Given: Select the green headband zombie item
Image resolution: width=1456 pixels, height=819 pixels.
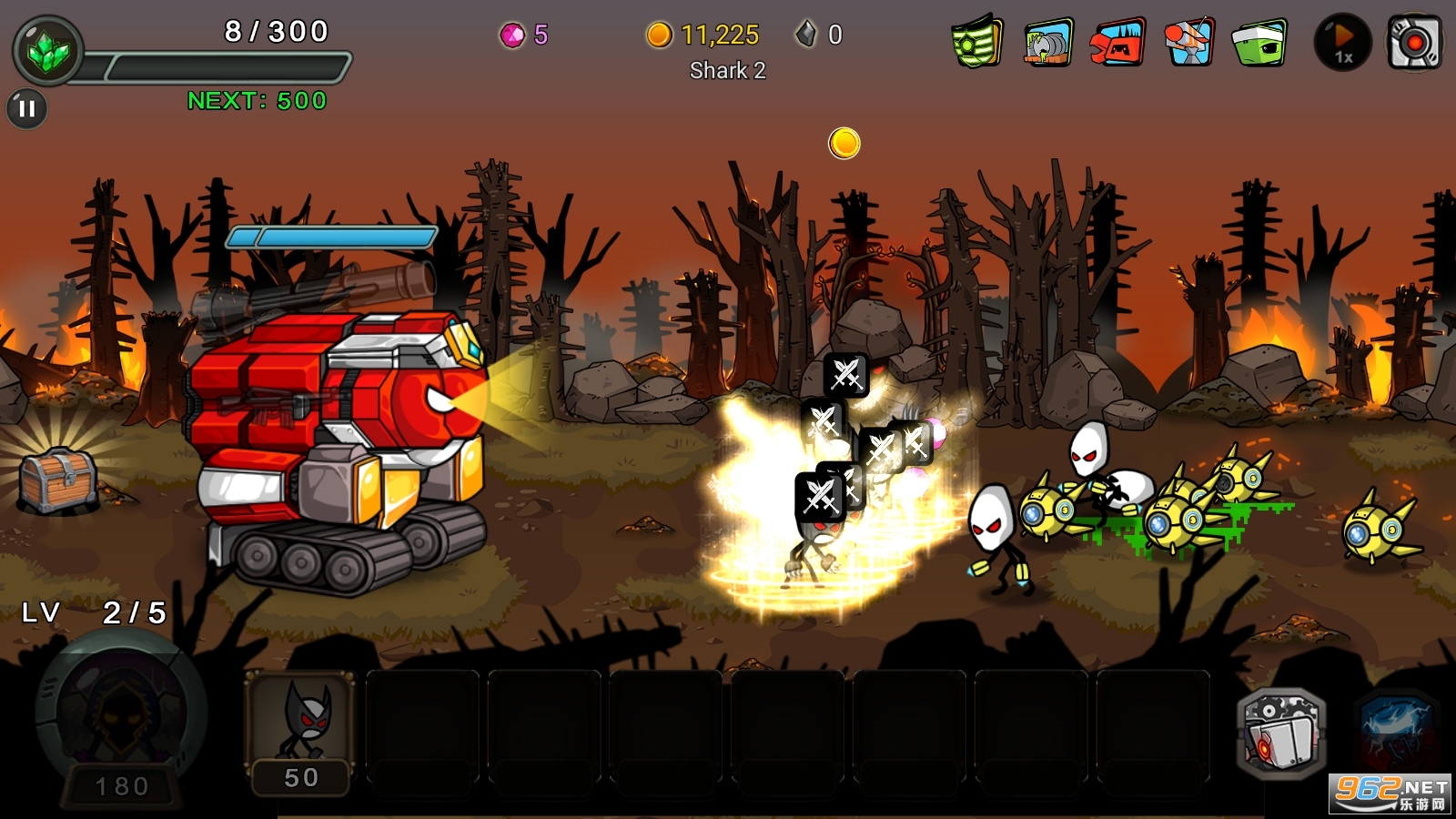Looking at the screenshot, I should tap(1259, 43).
